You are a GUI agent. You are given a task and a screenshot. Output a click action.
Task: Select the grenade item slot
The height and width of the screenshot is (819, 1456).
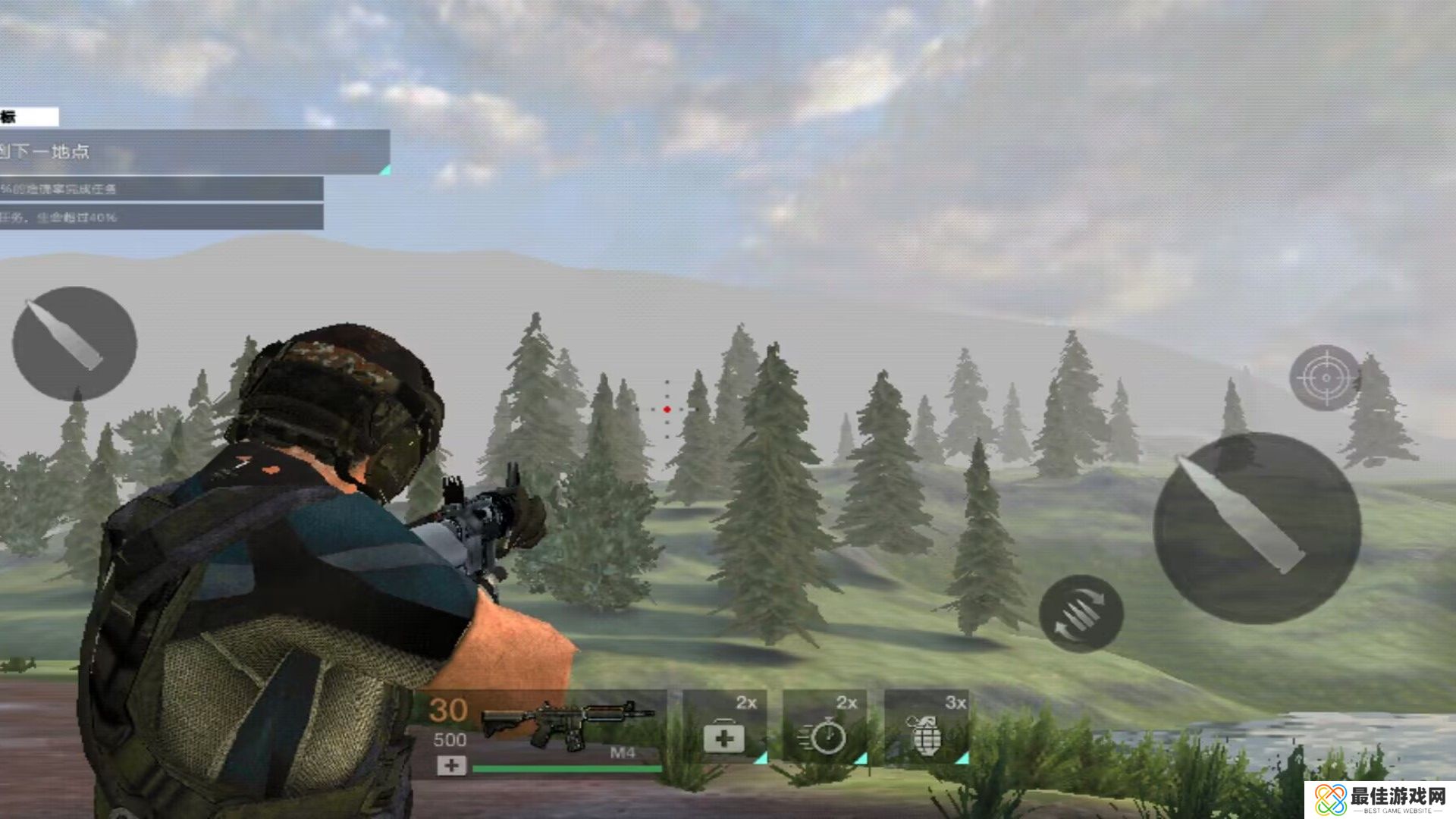pyautogui.click(x=927, y=726)
